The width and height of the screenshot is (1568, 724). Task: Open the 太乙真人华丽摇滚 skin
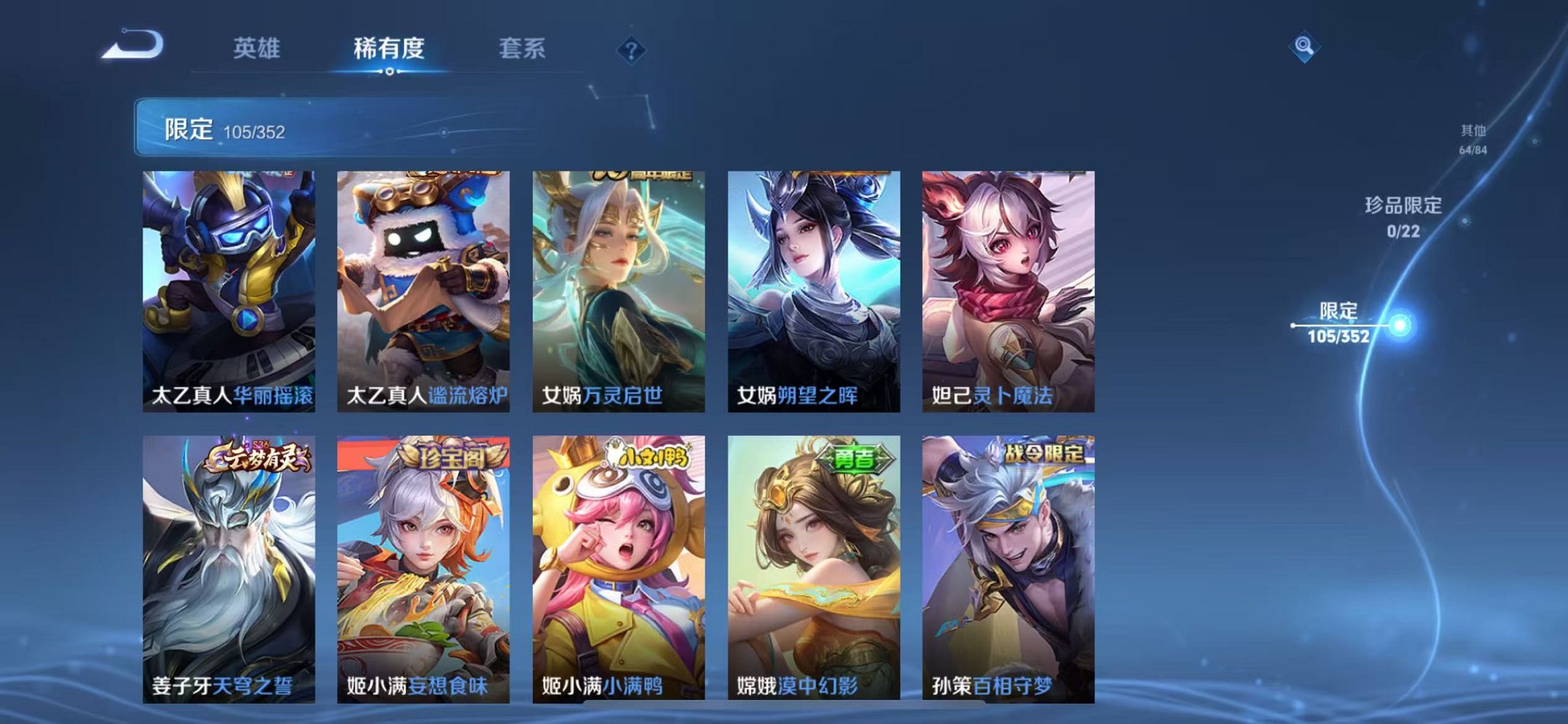[230, 284]
